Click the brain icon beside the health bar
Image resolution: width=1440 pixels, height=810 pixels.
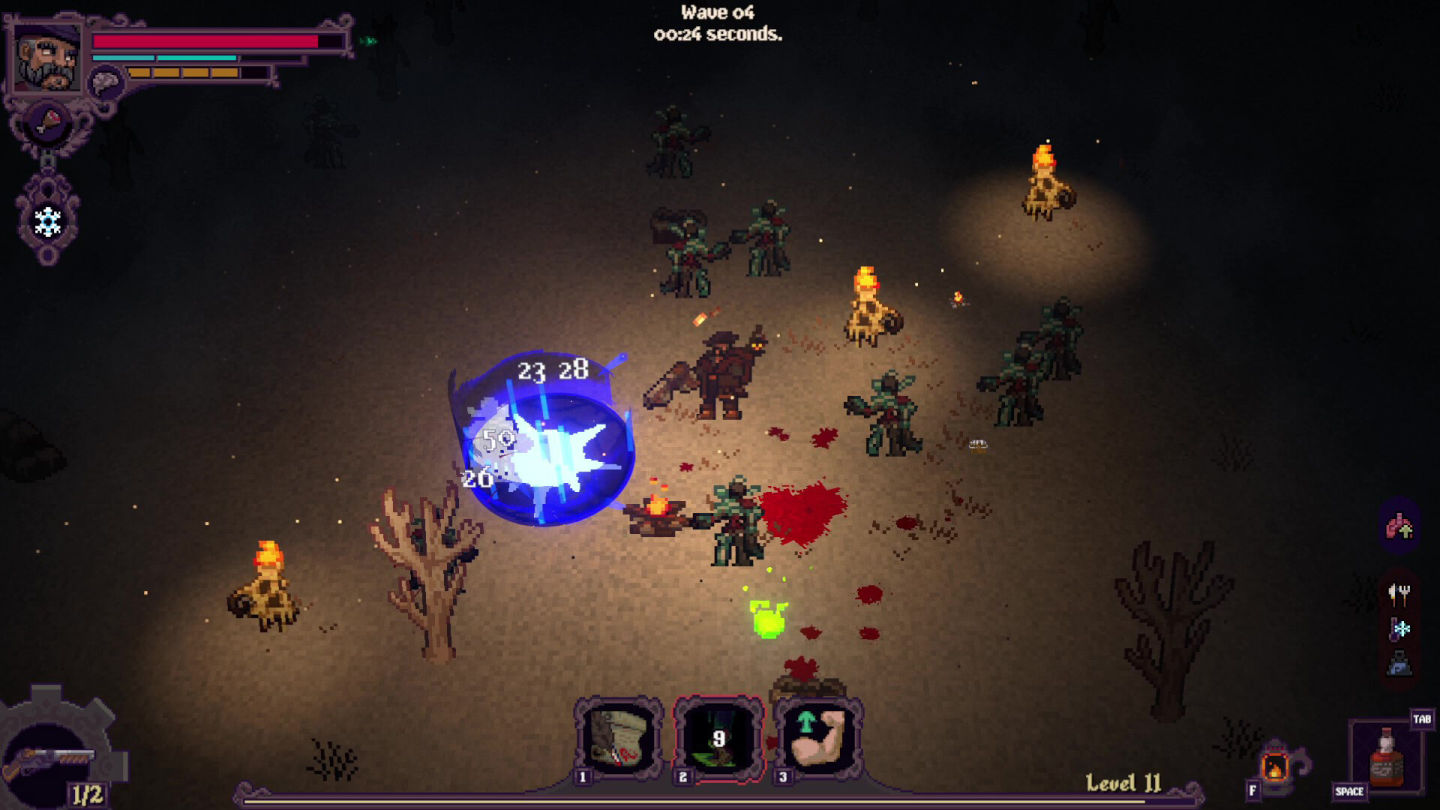click(x=104, y=79)
